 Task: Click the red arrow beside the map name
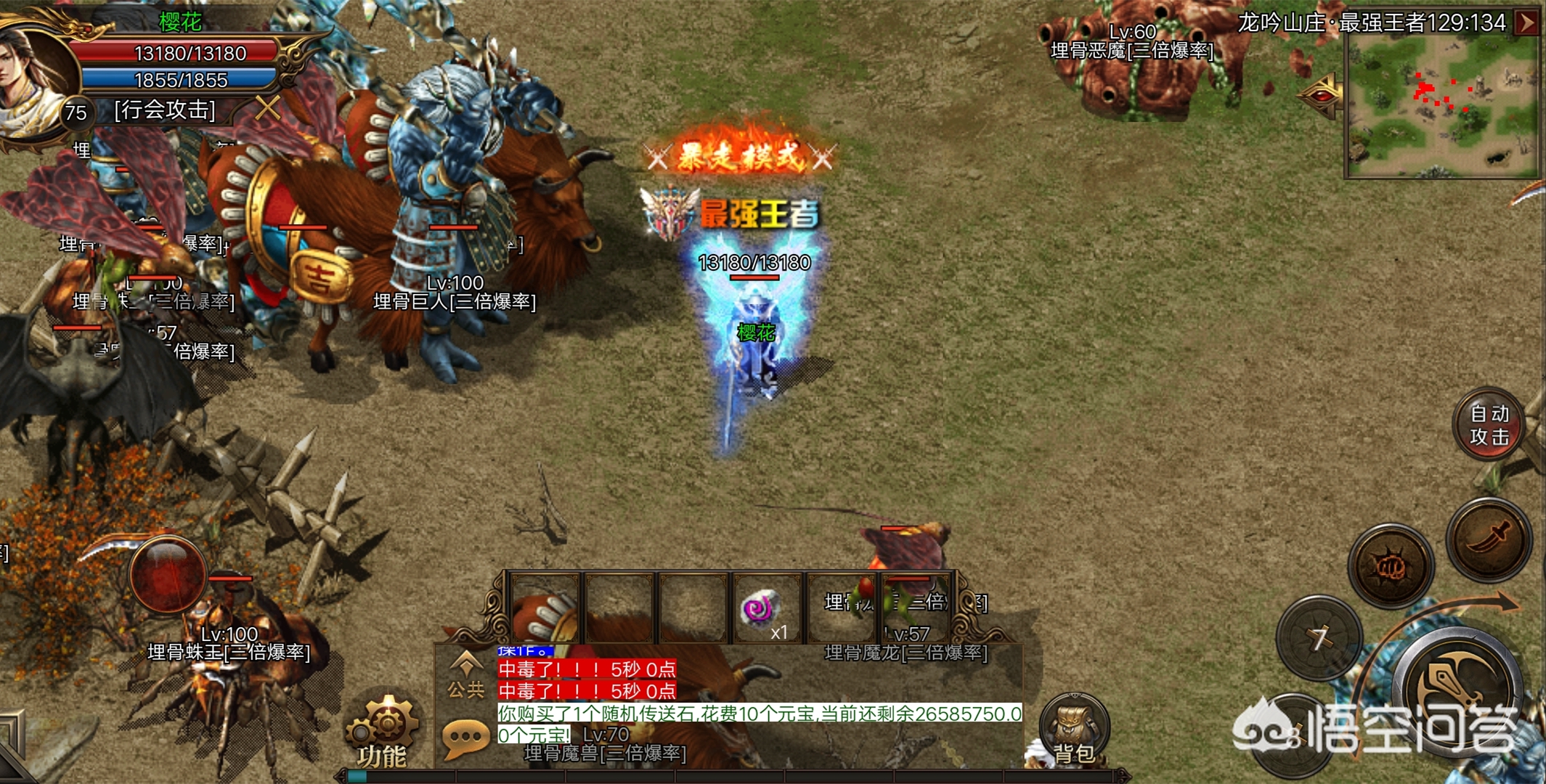click(1527, 23)
